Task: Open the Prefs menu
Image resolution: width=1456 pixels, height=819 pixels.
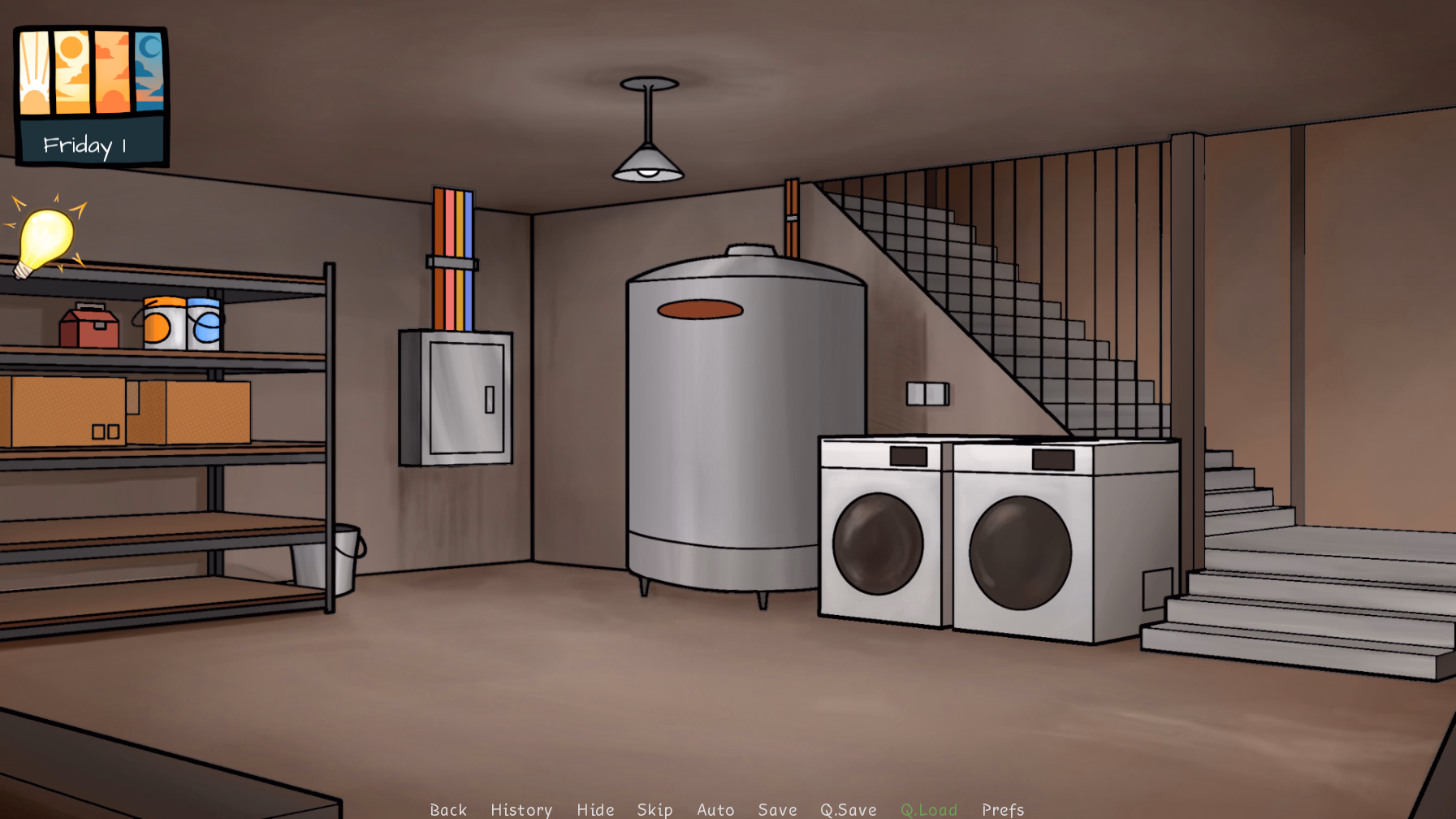Action: (1002, 809)
